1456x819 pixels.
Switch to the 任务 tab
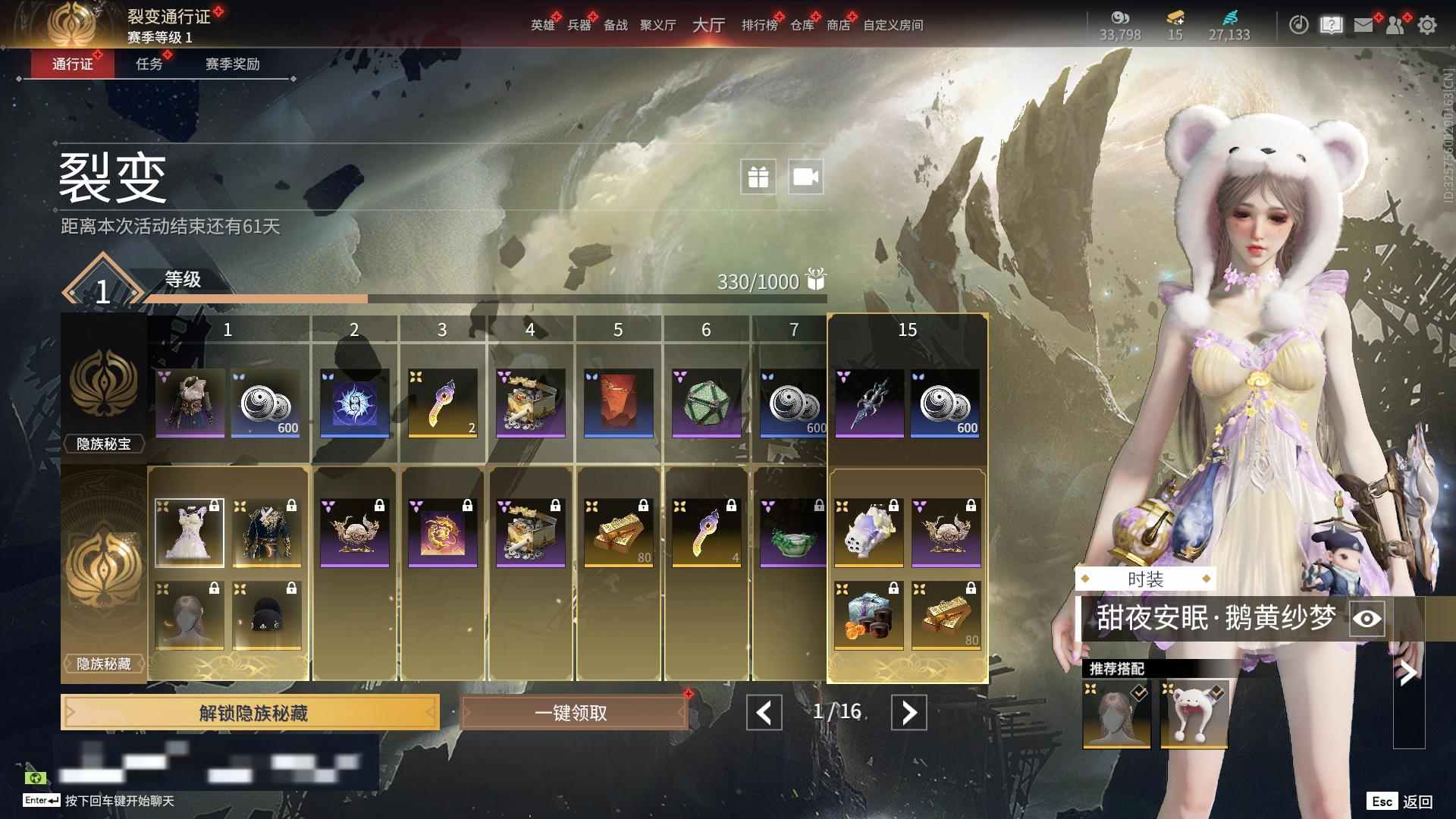click(x=149, y=64)
